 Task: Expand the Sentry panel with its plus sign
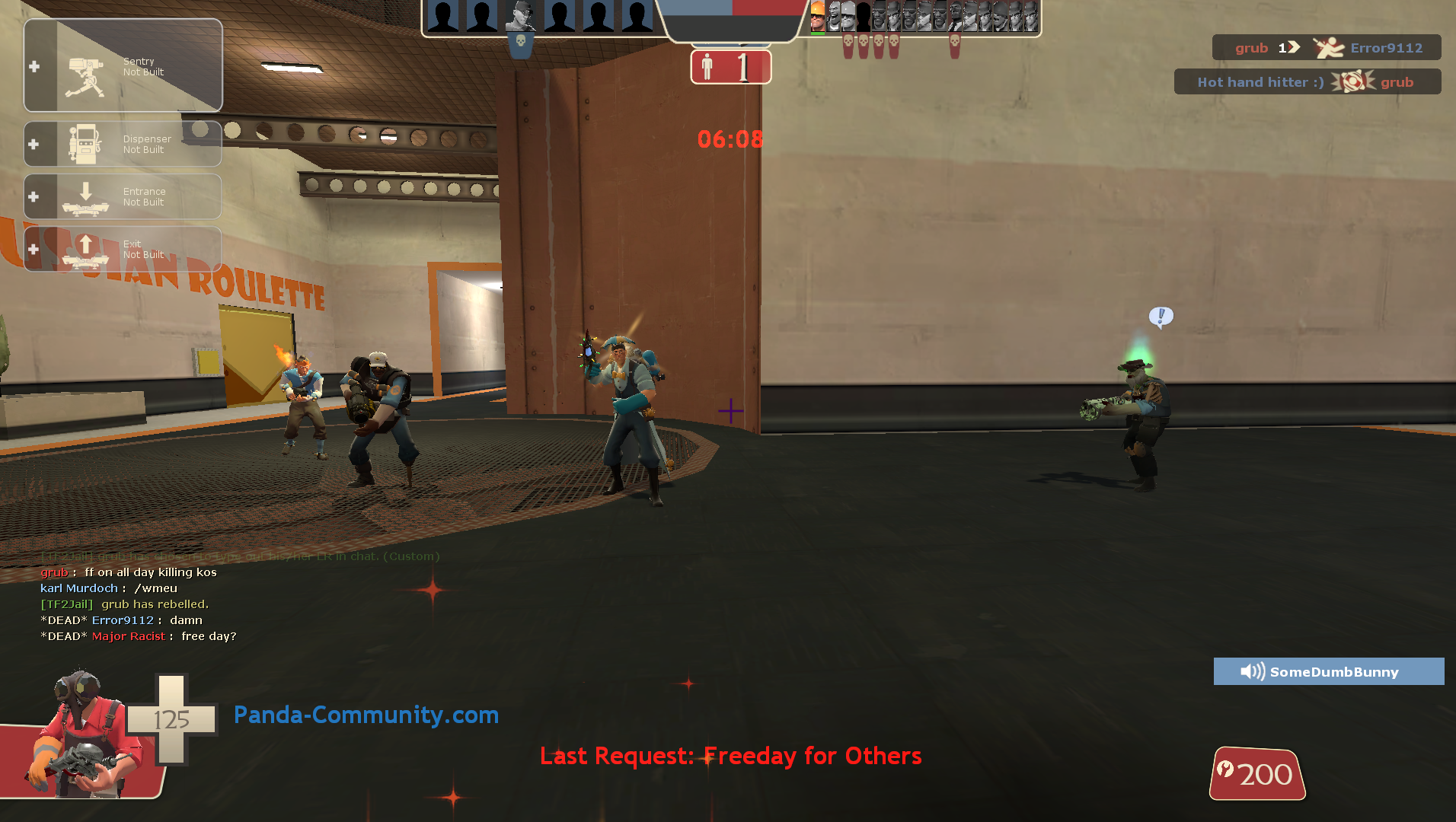click(34, 67)
